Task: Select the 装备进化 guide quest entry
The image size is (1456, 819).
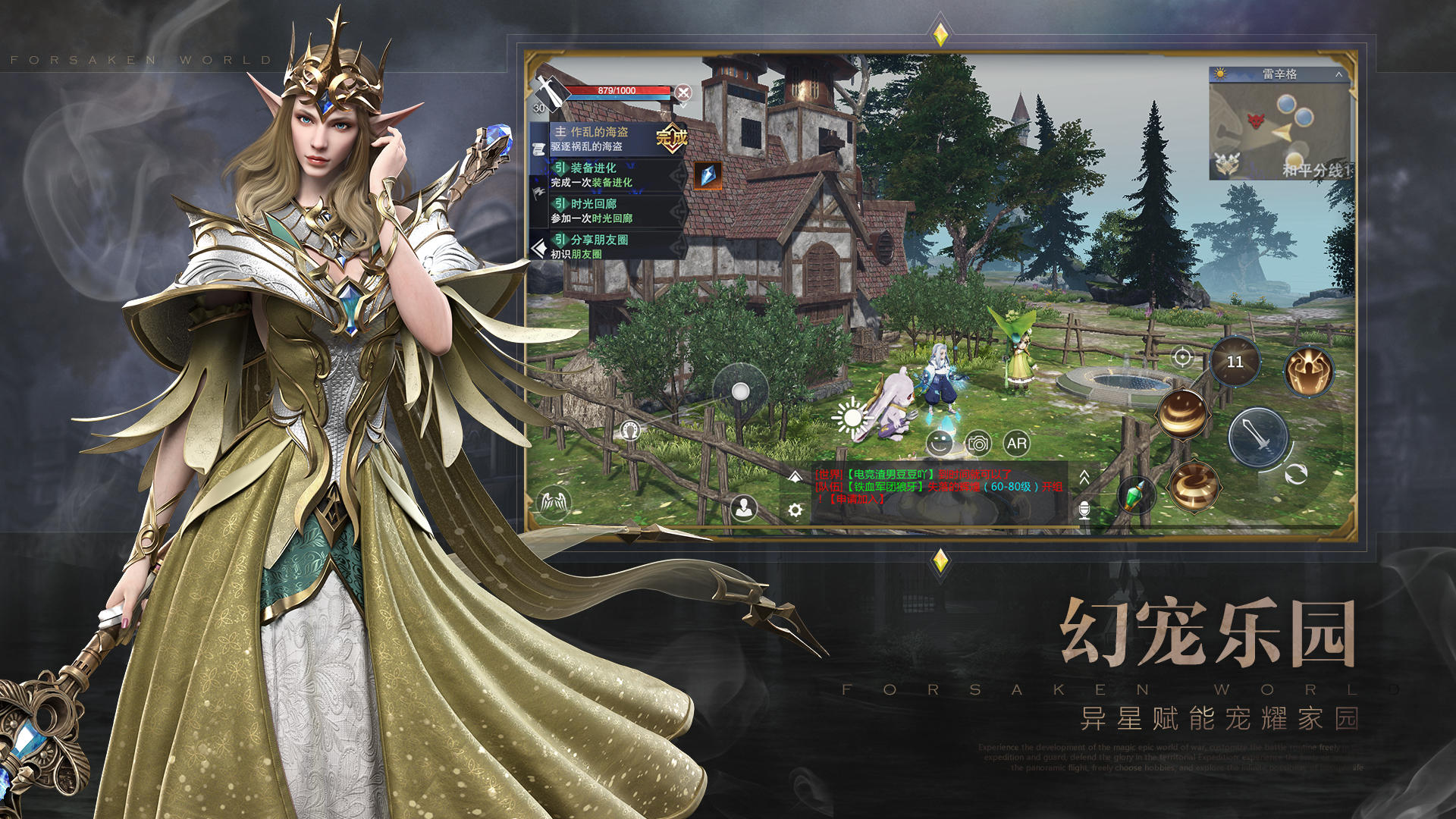Action: 594,169
